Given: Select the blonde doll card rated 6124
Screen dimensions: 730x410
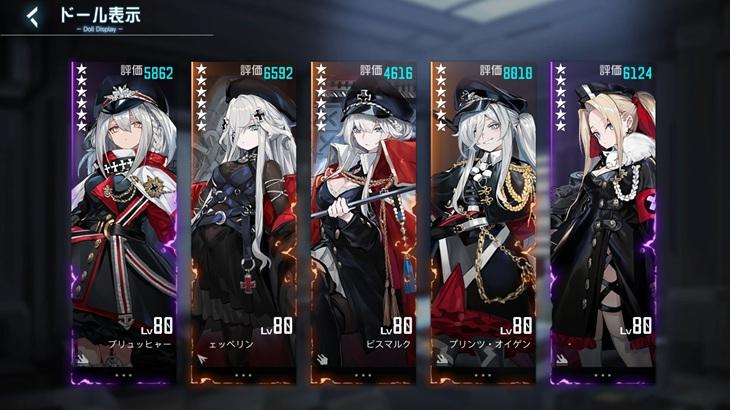Looking at the screenshot, I should (x=603, y=220).
